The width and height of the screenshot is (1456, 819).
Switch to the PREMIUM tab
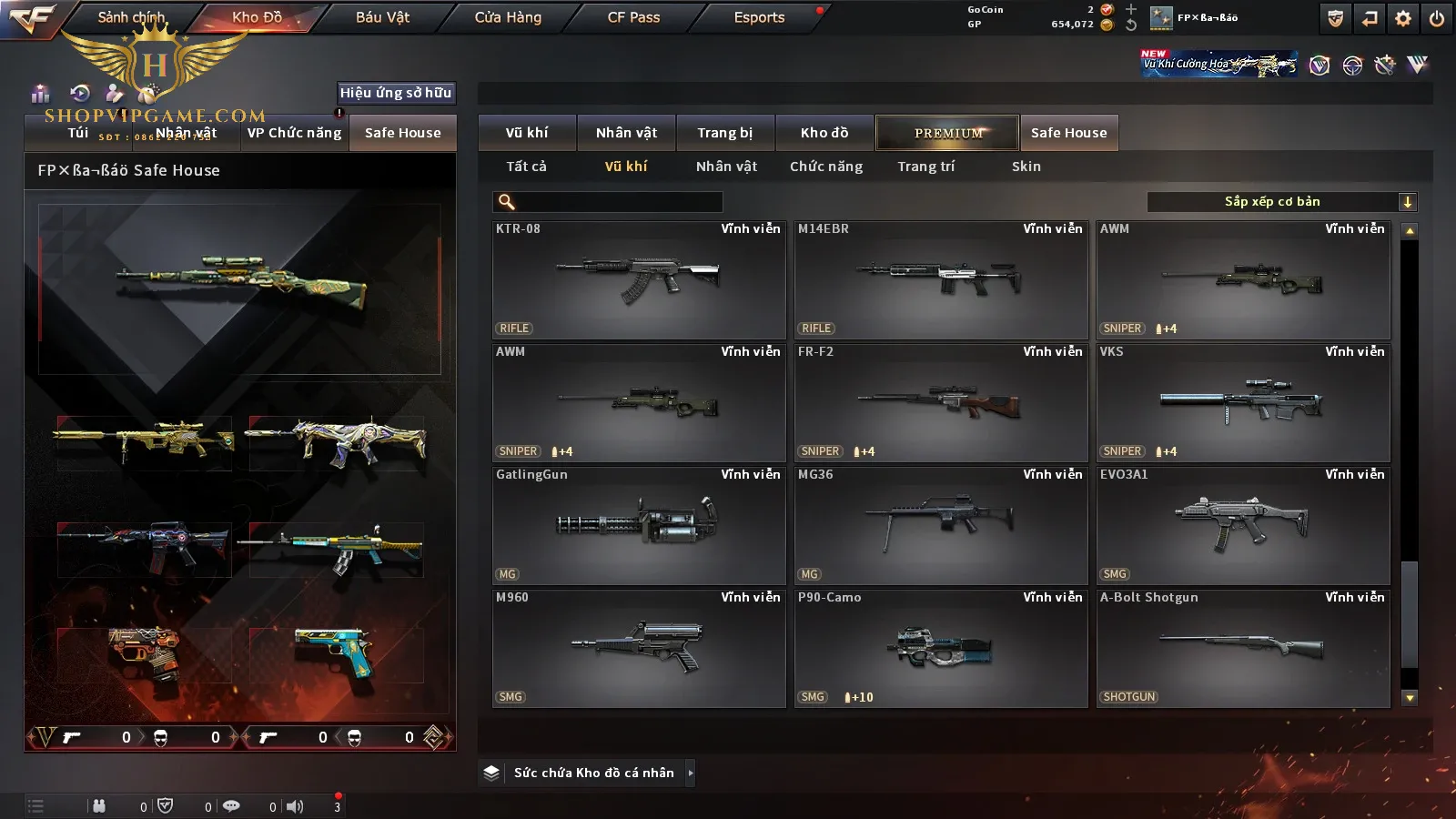pos(947,133)
